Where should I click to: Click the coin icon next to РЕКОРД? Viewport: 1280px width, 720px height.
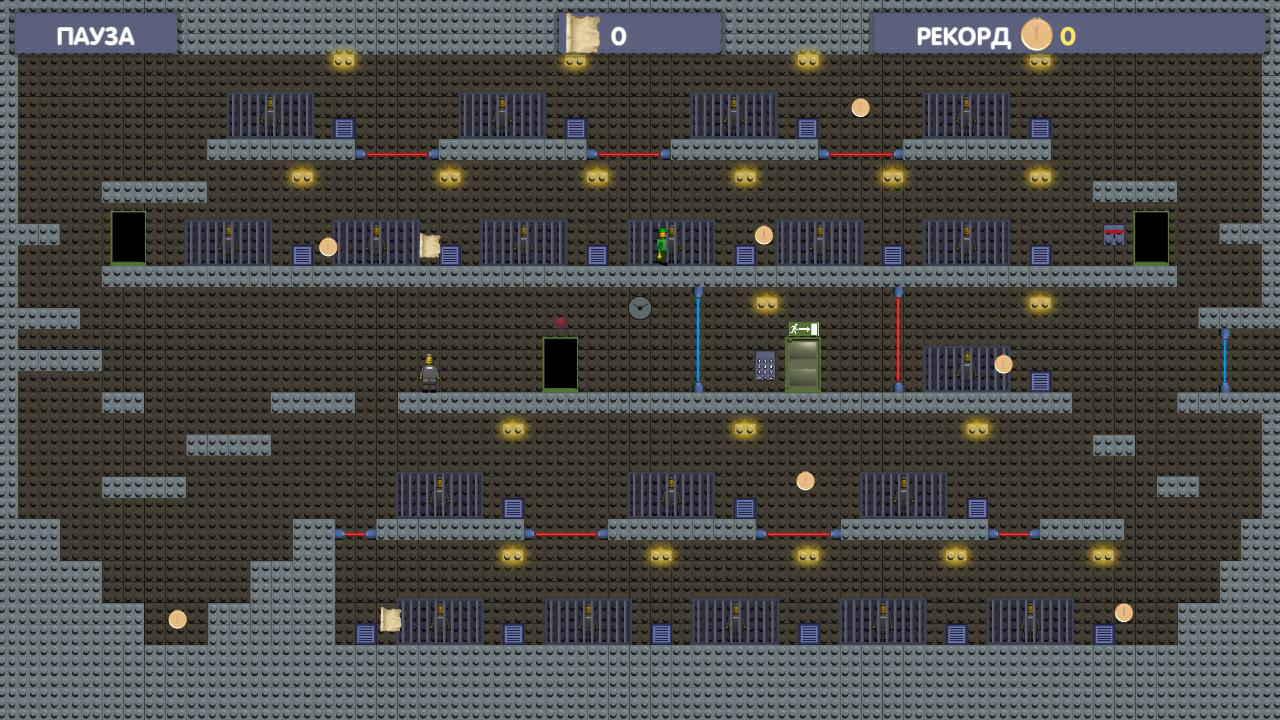tap(1036, 35)
